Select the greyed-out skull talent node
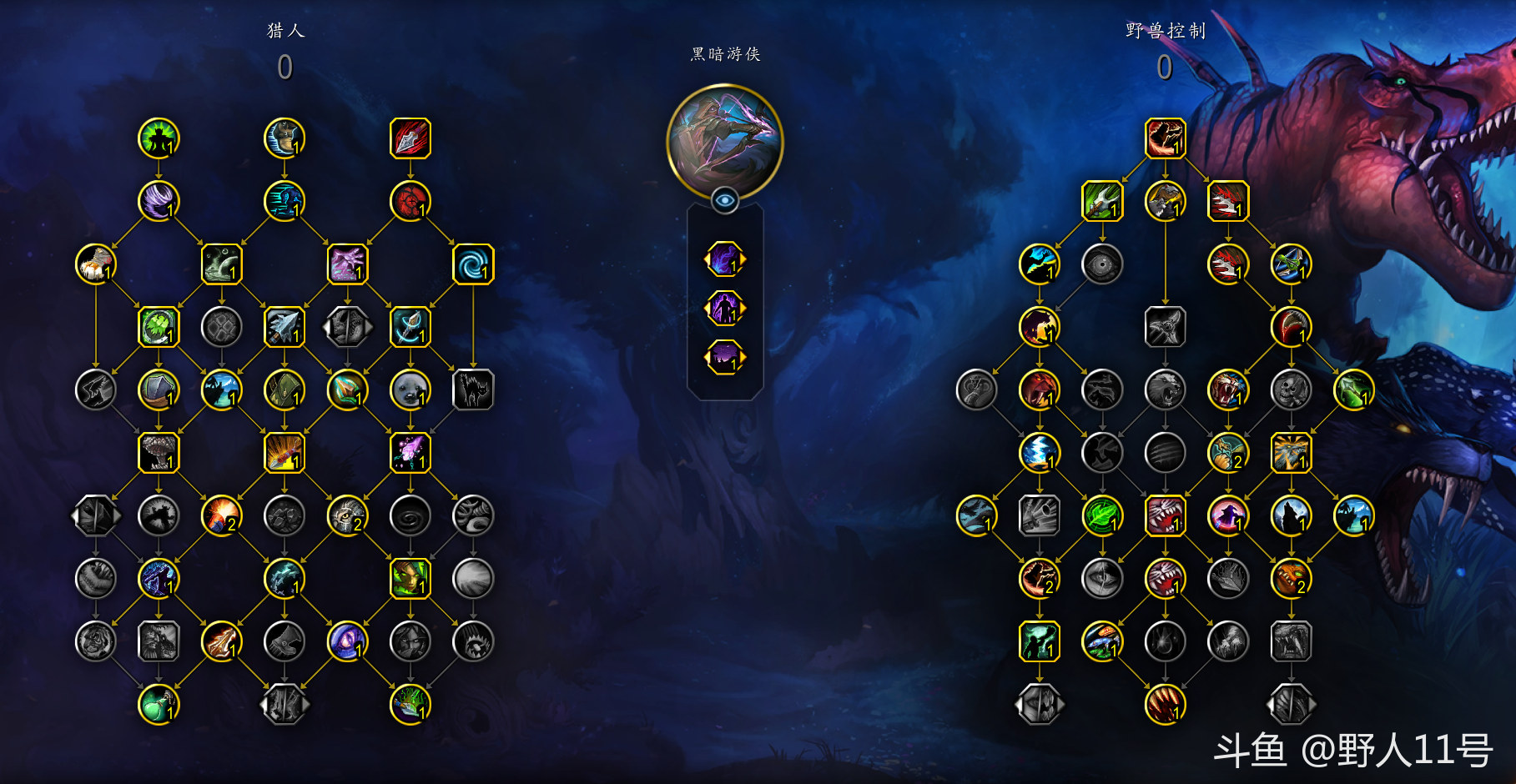The height and width of the screenshot is (784, 1516). (1291, 390)
